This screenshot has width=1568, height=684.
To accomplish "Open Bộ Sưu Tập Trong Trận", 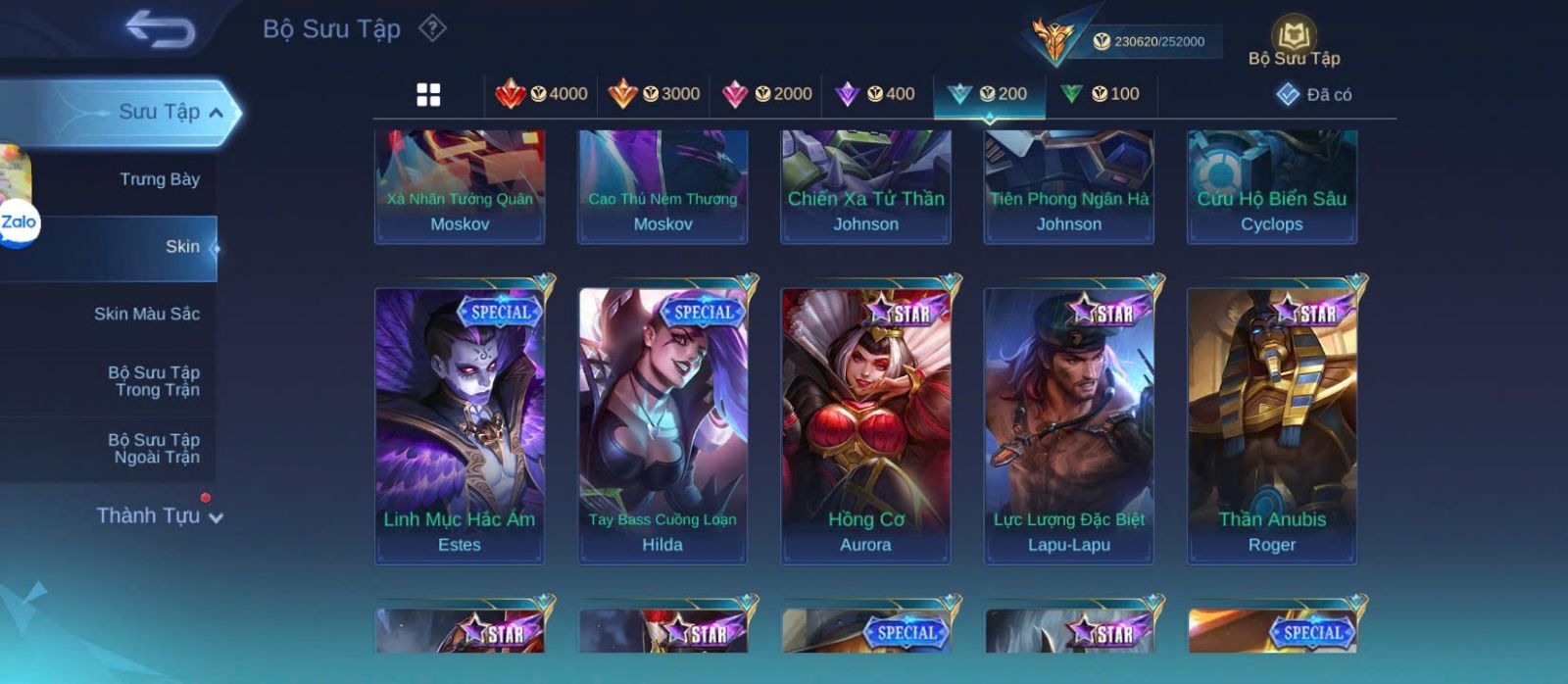I will coord(154,381).
